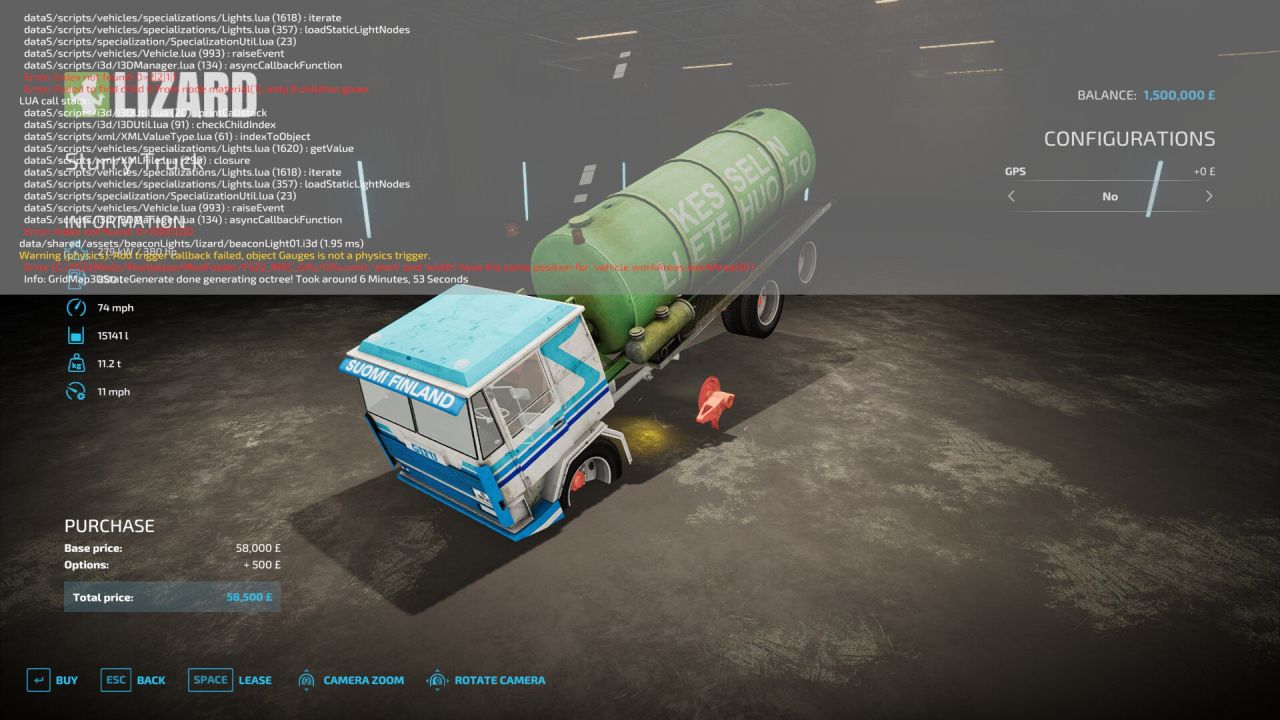Click the Rotate Camera icon

tap(437, 679)
